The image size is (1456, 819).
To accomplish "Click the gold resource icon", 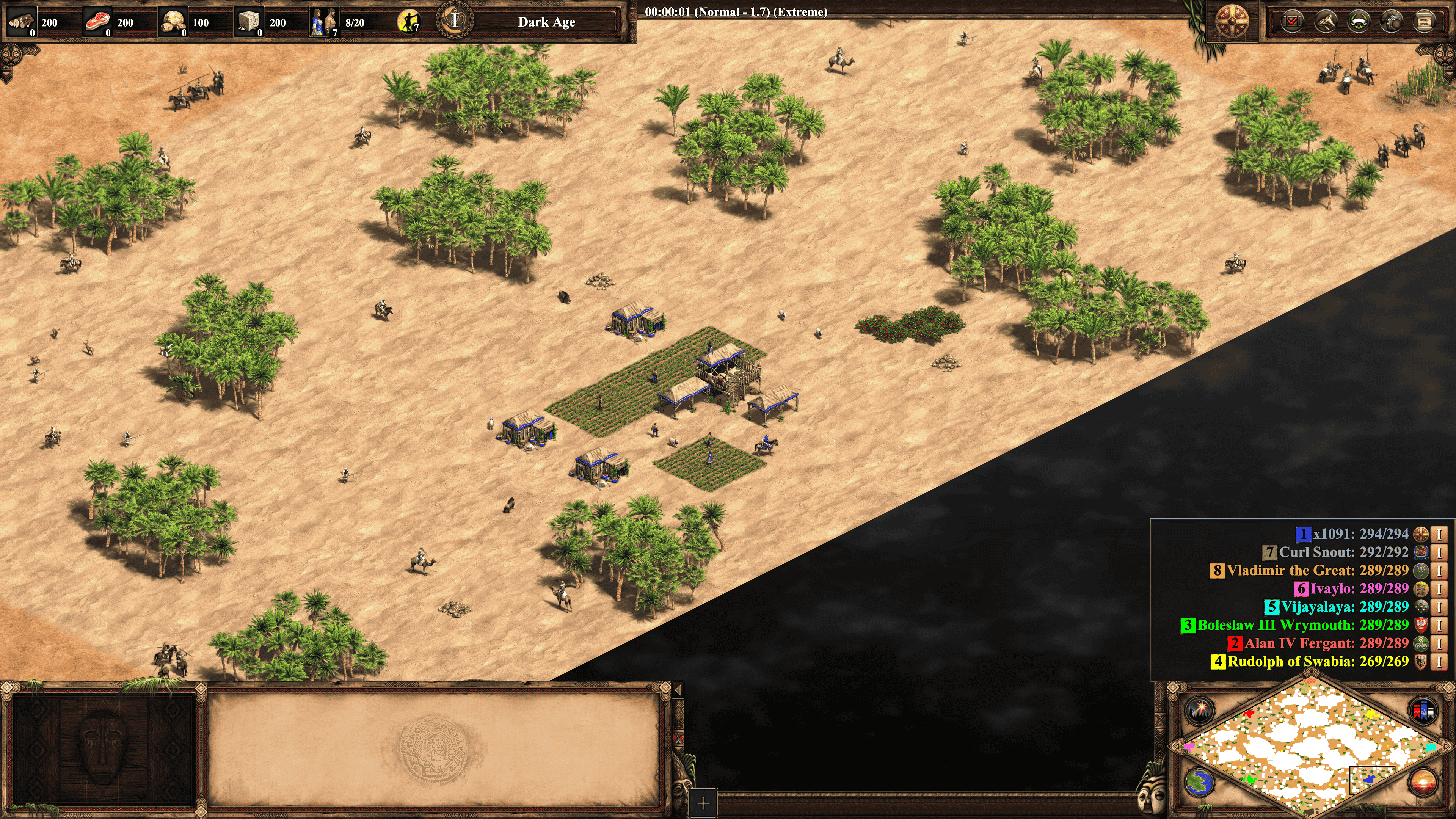I will [x=173, y=22].
